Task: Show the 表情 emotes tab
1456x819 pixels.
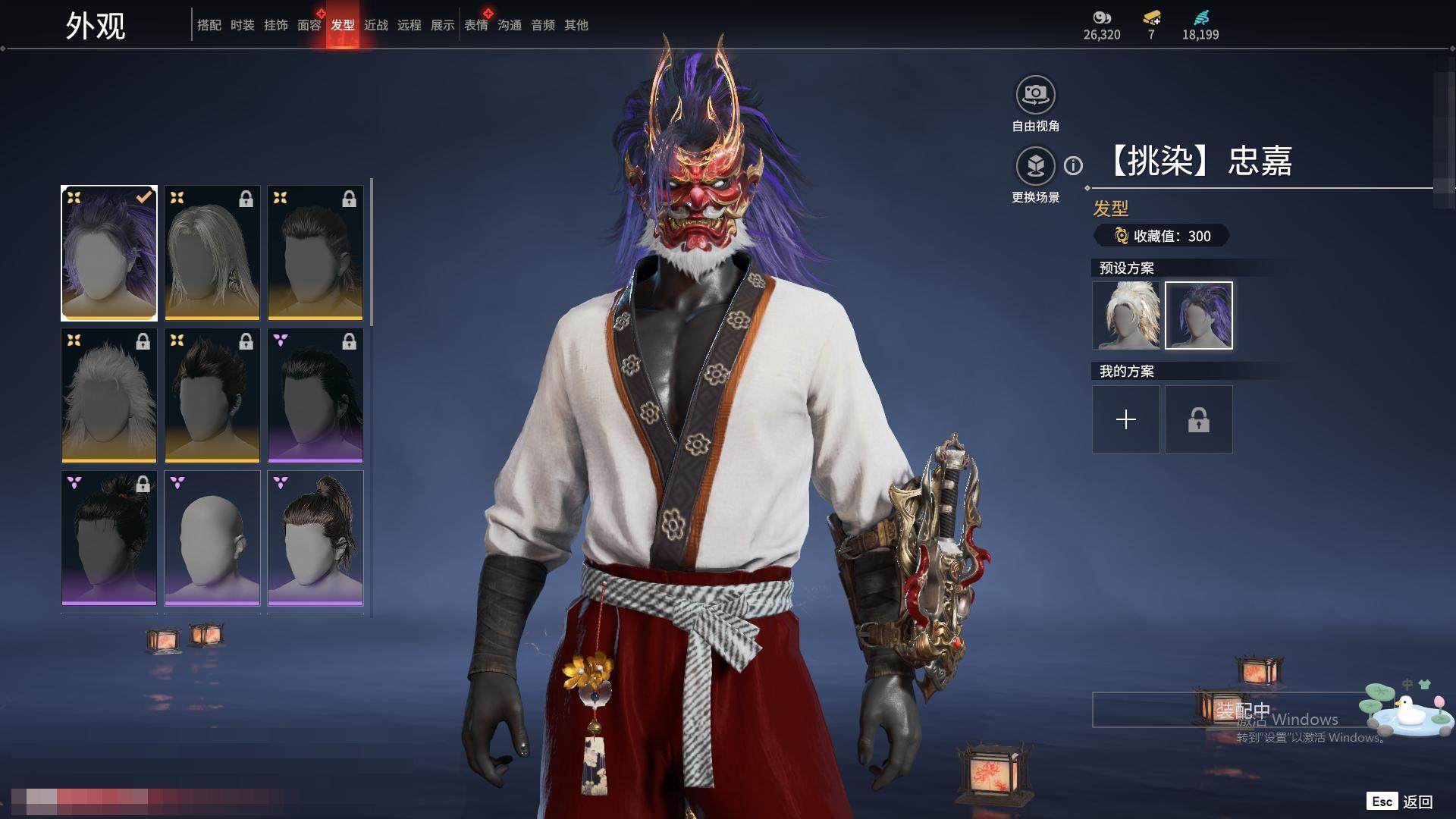Action: 475,25
